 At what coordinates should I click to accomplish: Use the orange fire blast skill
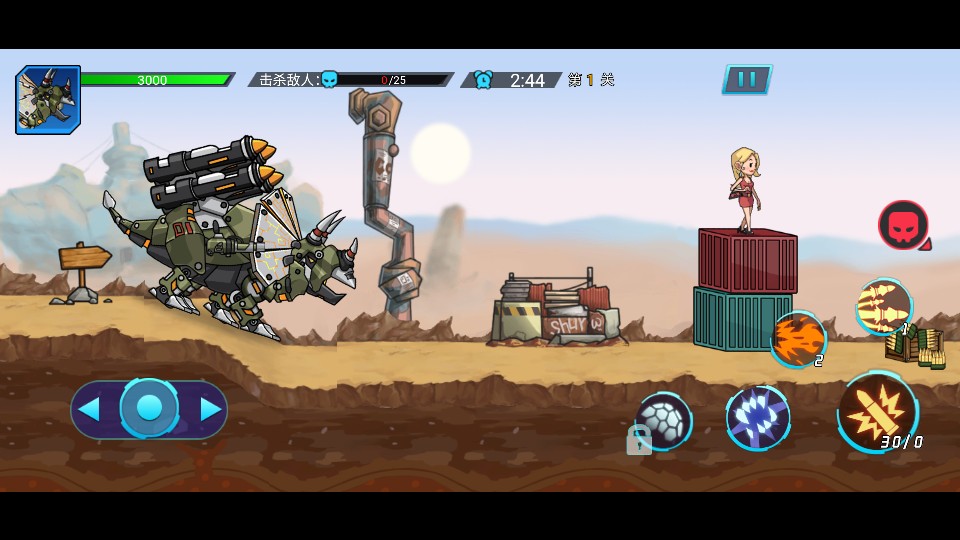pyautogui.click(x=797, y=338)
